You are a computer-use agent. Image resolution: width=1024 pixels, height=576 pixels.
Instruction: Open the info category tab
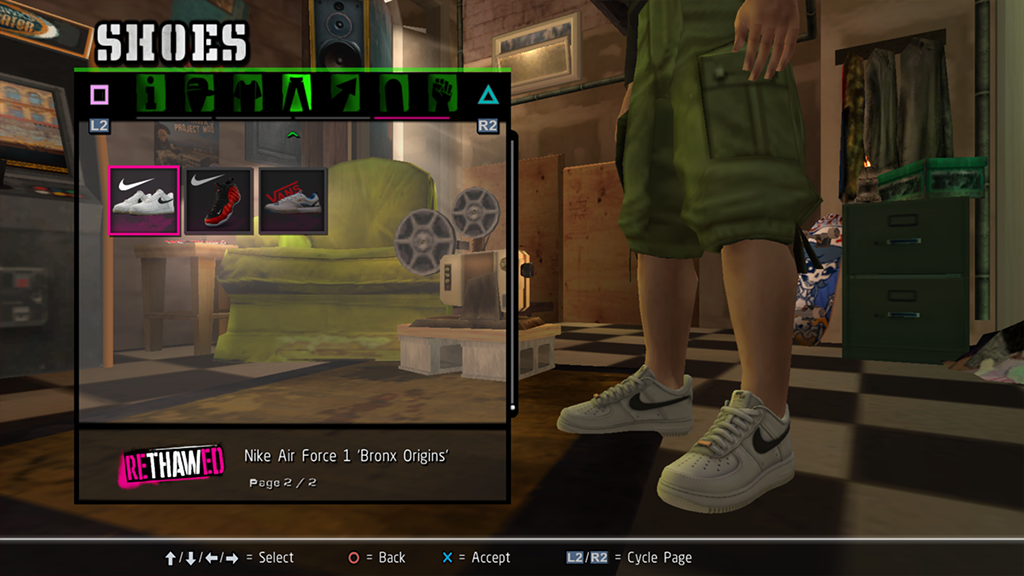pyautogui.click(x=153, y=95)
